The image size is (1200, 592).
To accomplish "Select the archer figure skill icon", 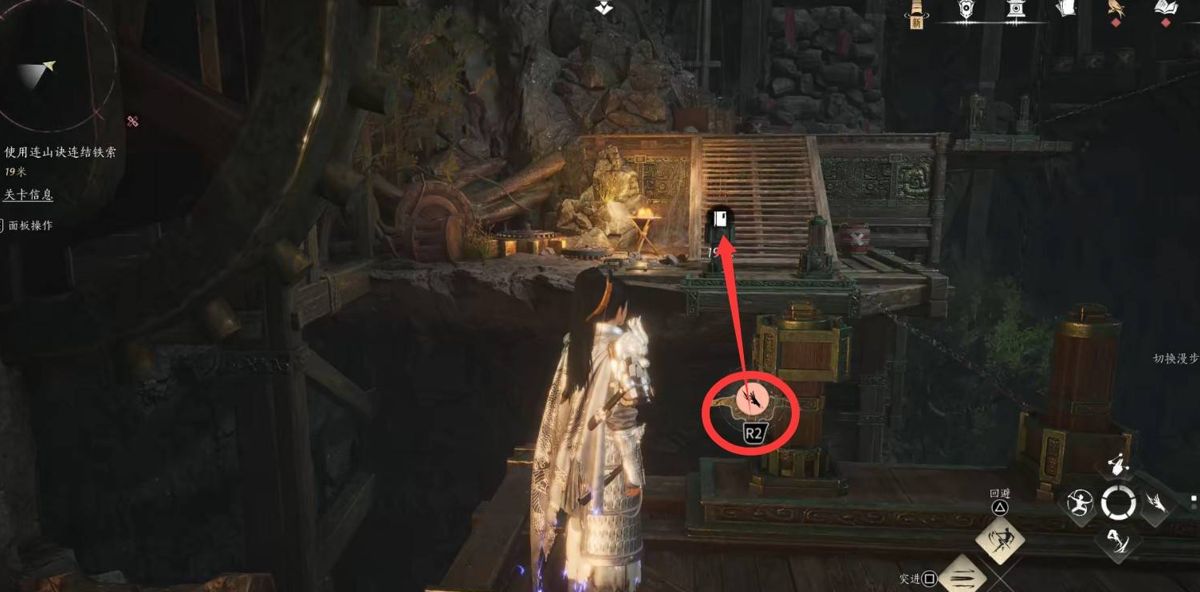I will [x=1080, y=502].
